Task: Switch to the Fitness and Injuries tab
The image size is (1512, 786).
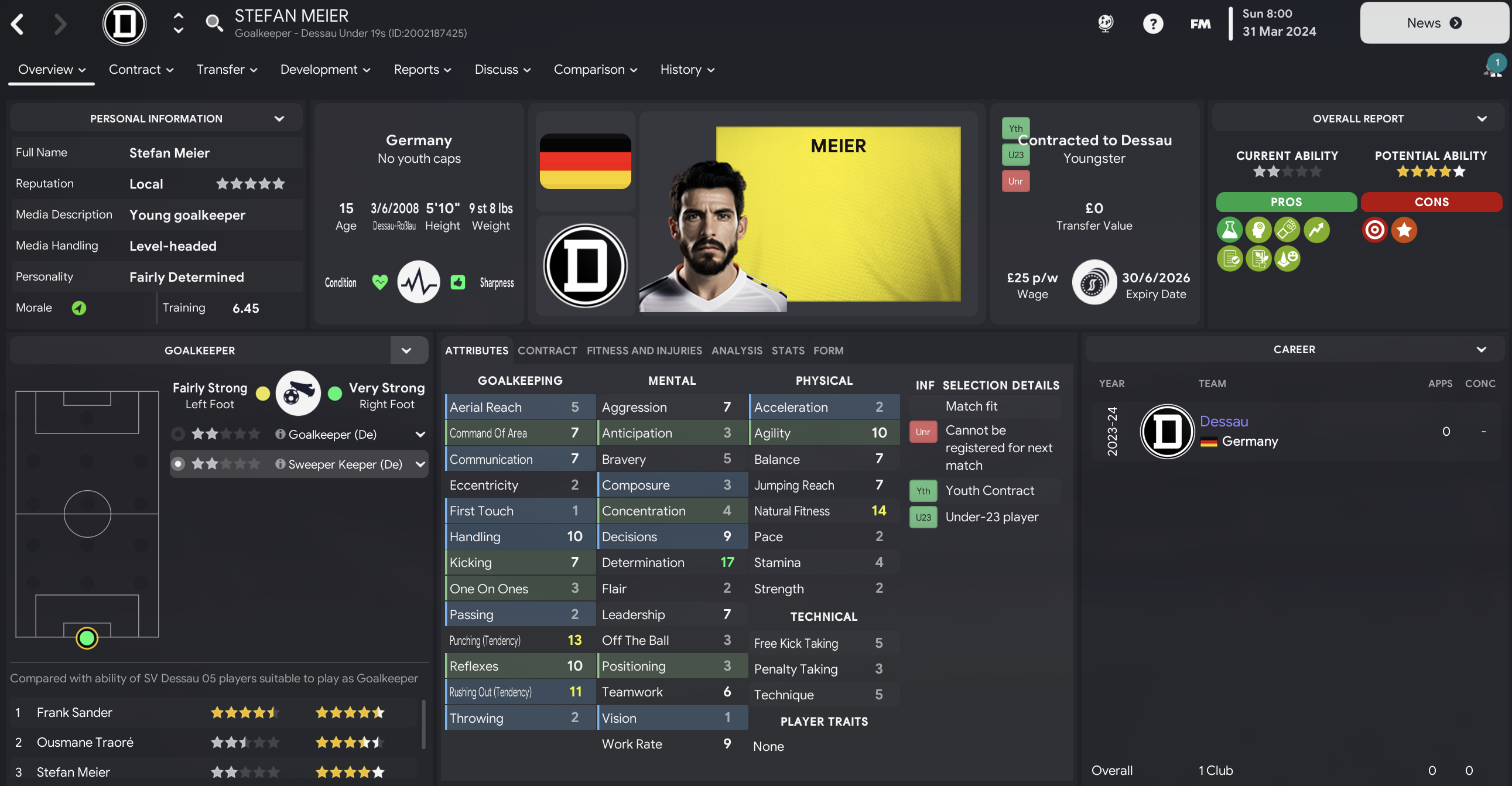Action: (x=644, y=350)
